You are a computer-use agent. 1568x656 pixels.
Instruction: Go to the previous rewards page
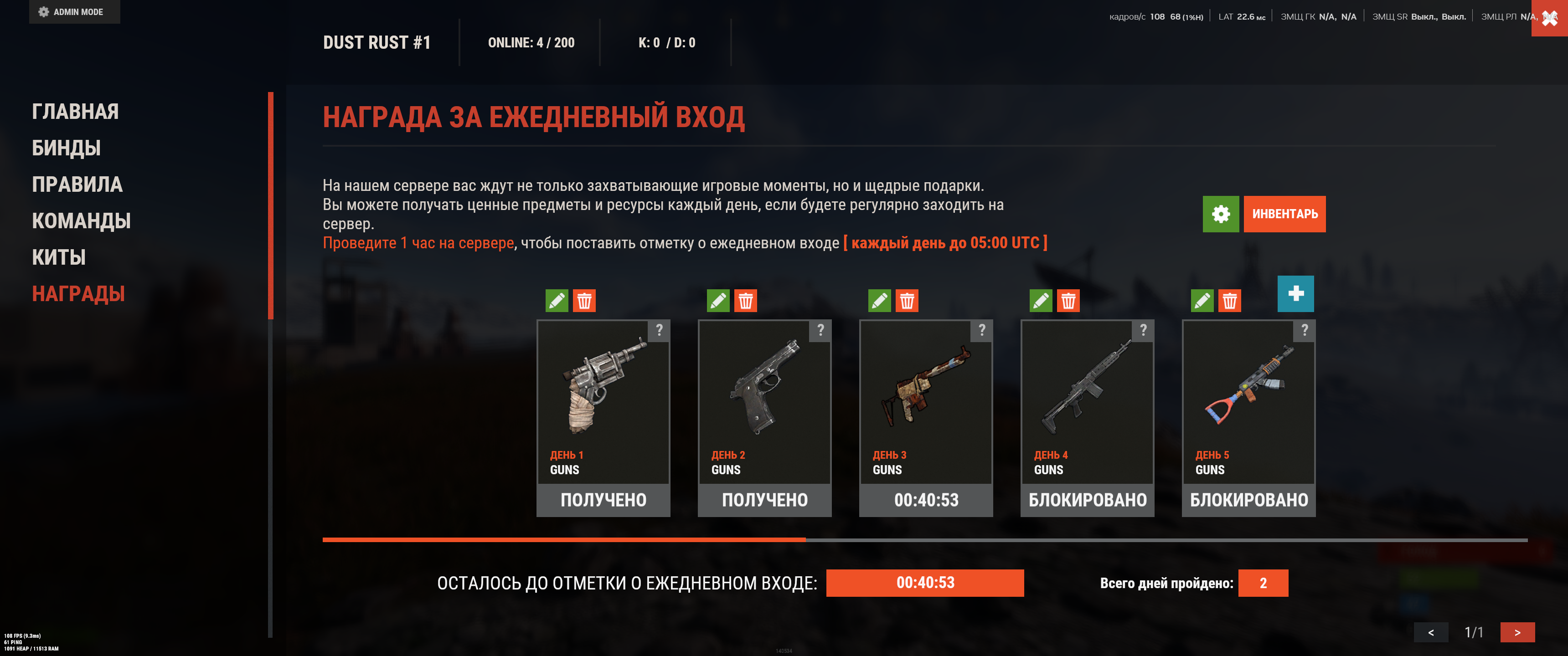[1430, 632]
